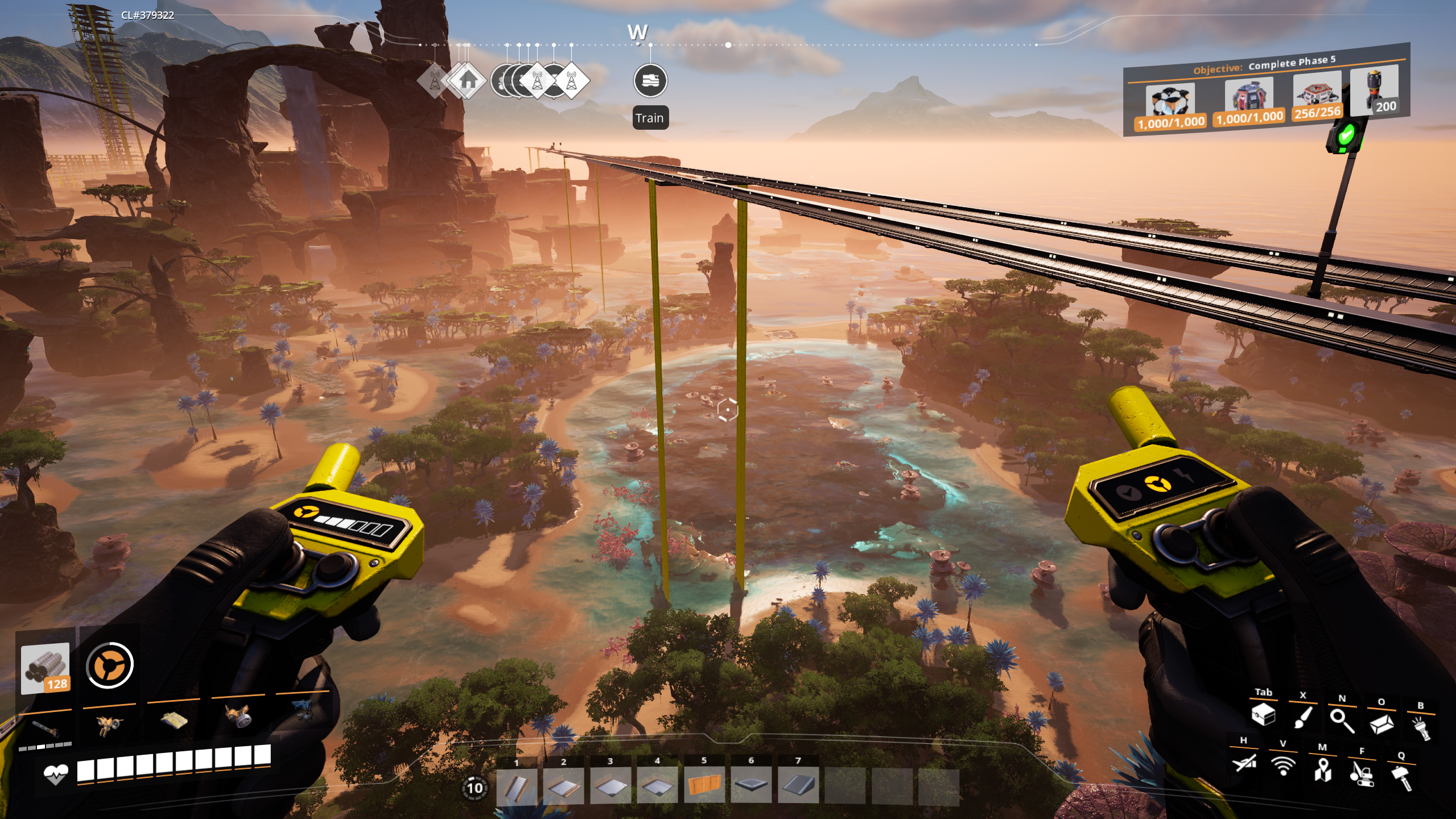Open the paintbrush customizer icon
Viewport: 1456px width, 819px height.
pyautogui.click(x=1302, y=717)
